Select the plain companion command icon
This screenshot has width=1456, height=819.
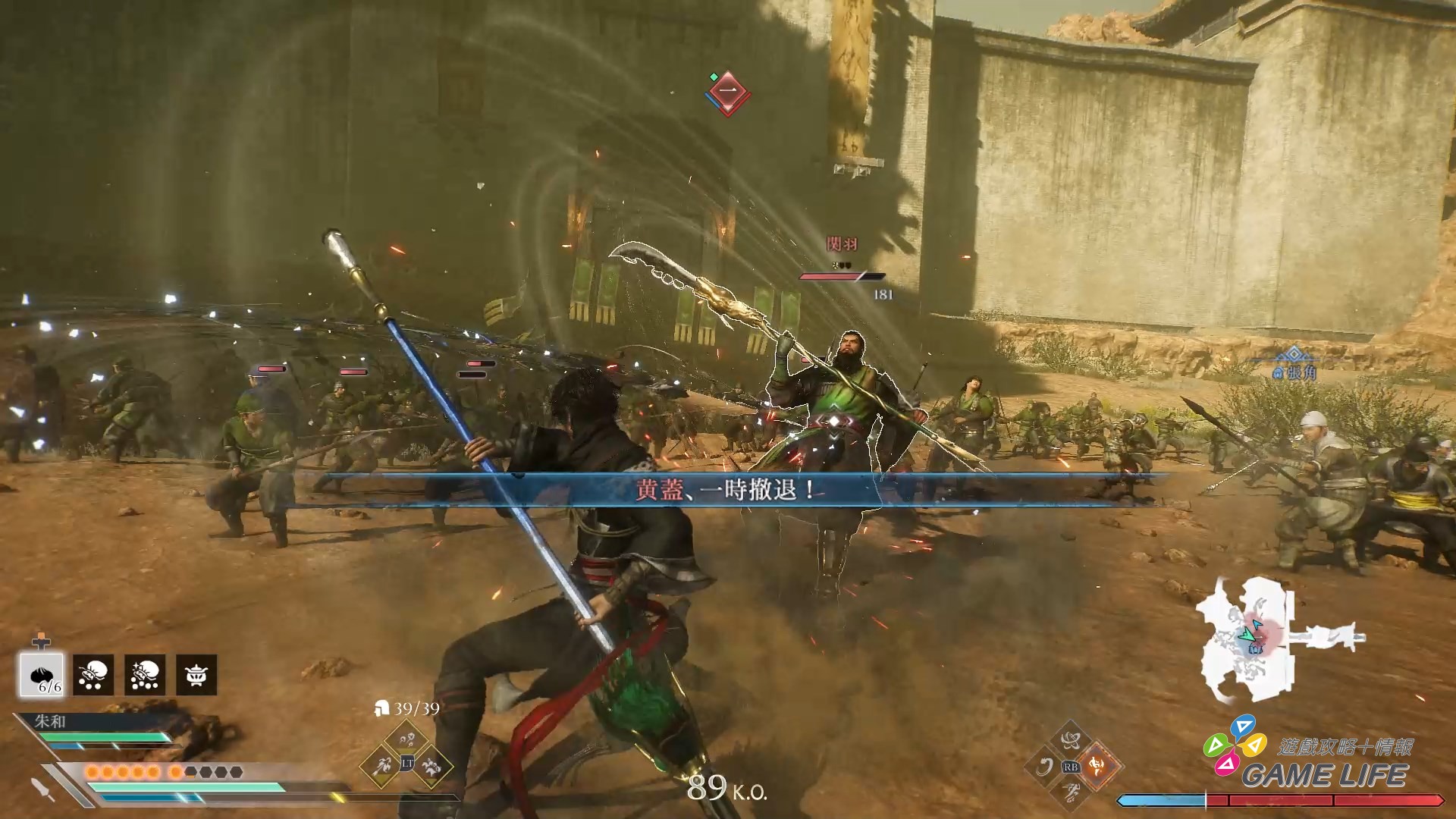93,676
